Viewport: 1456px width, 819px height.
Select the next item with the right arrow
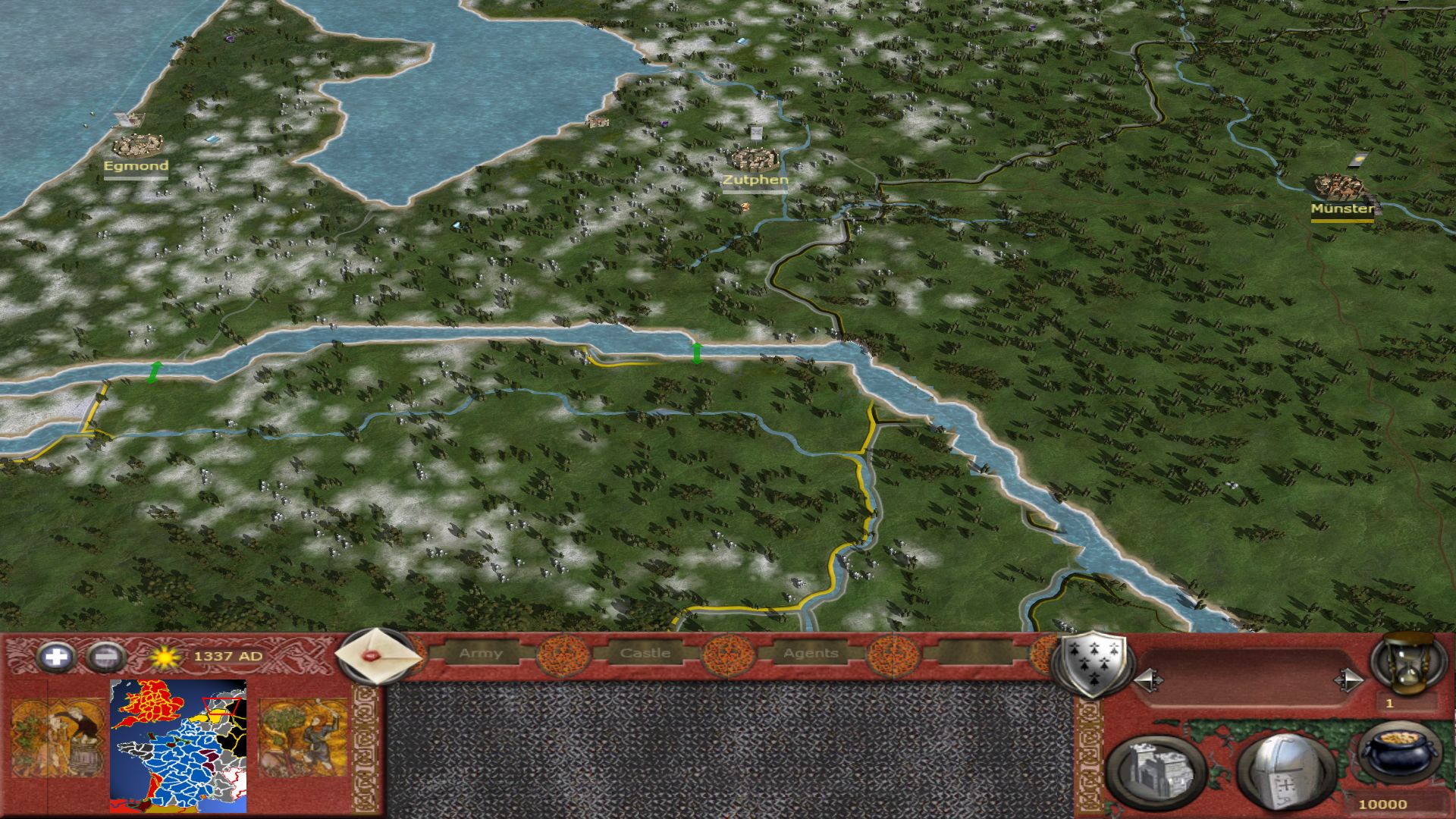click(1348, 680)
